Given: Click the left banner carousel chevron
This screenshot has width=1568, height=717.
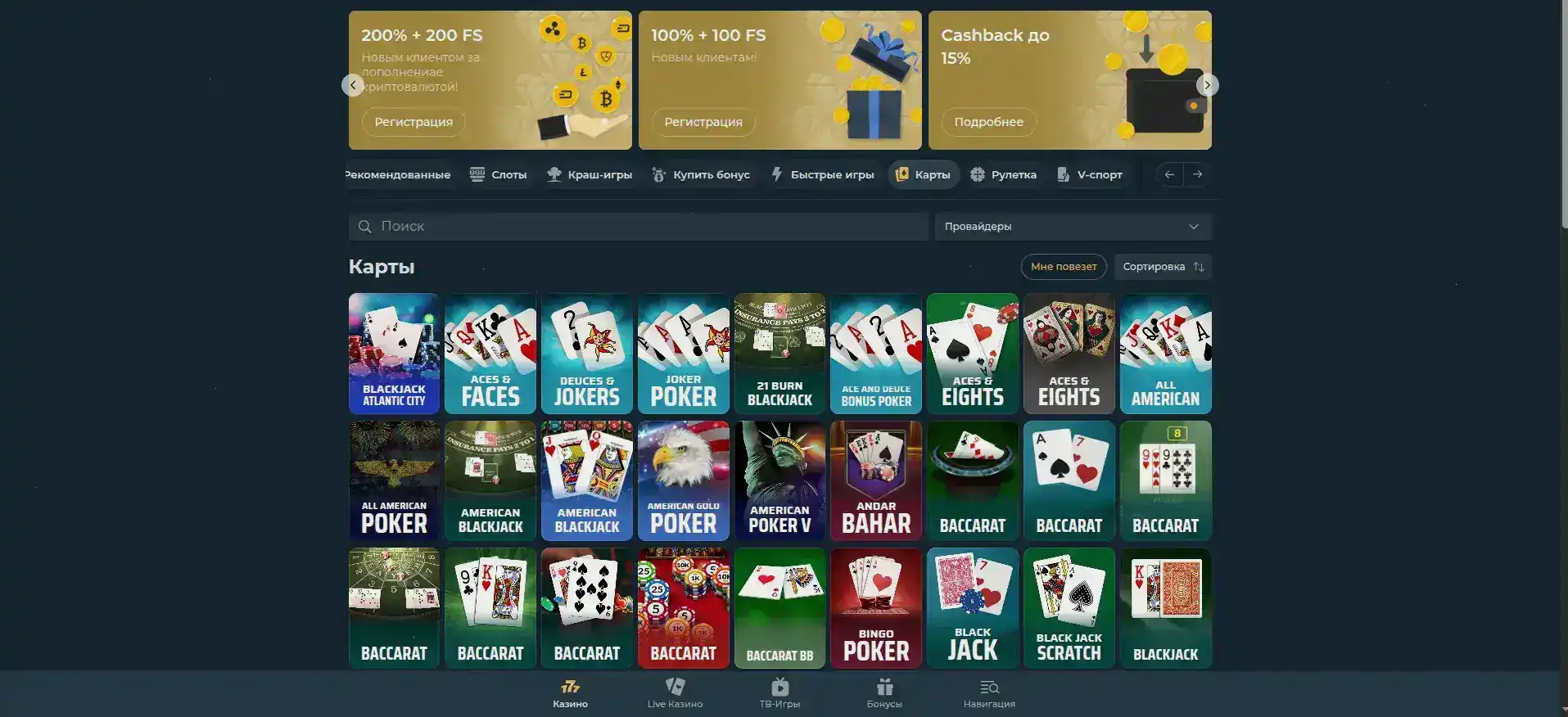Looking at the screenshot, I should 351,84.
